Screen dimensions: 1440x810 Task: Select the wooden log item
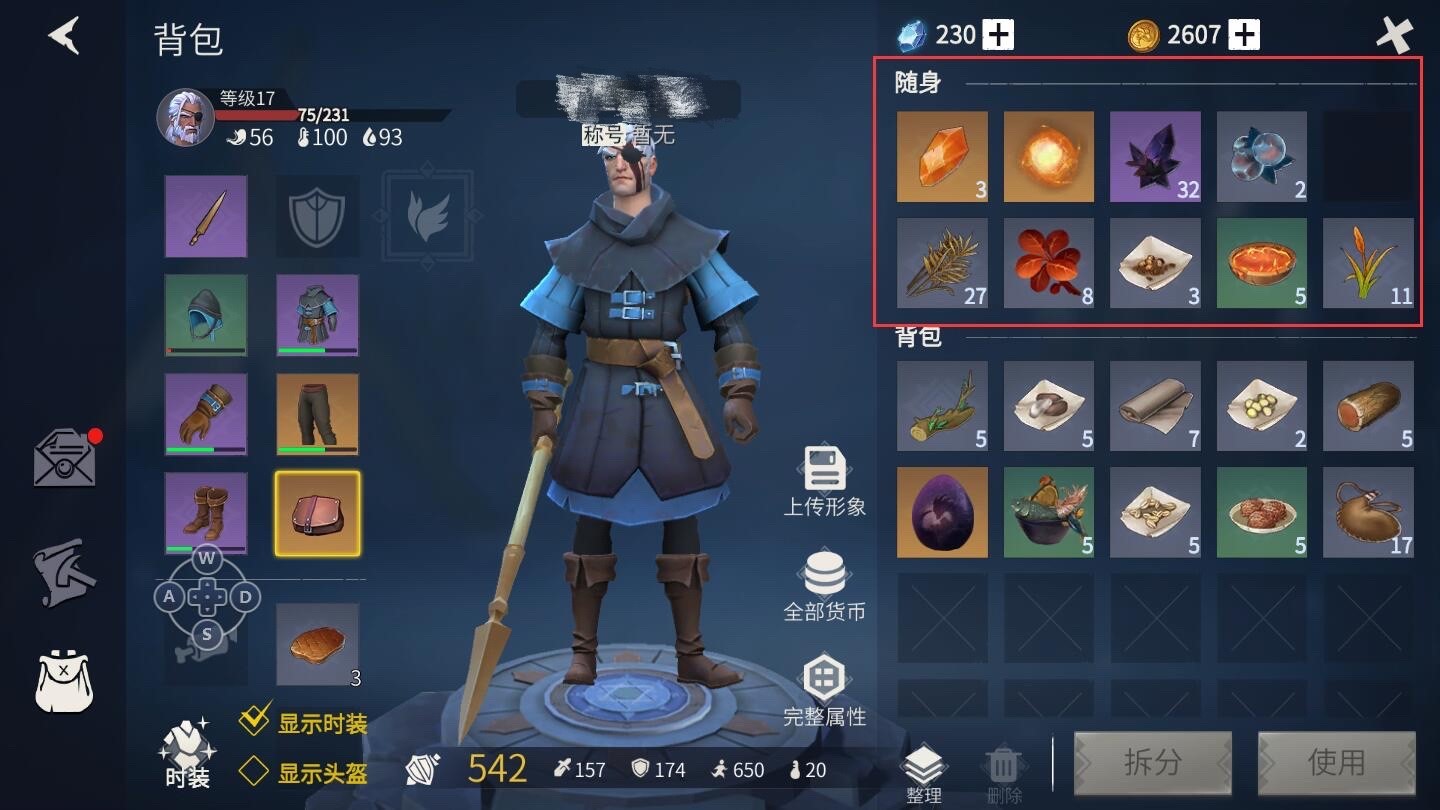pos(1368,406)
